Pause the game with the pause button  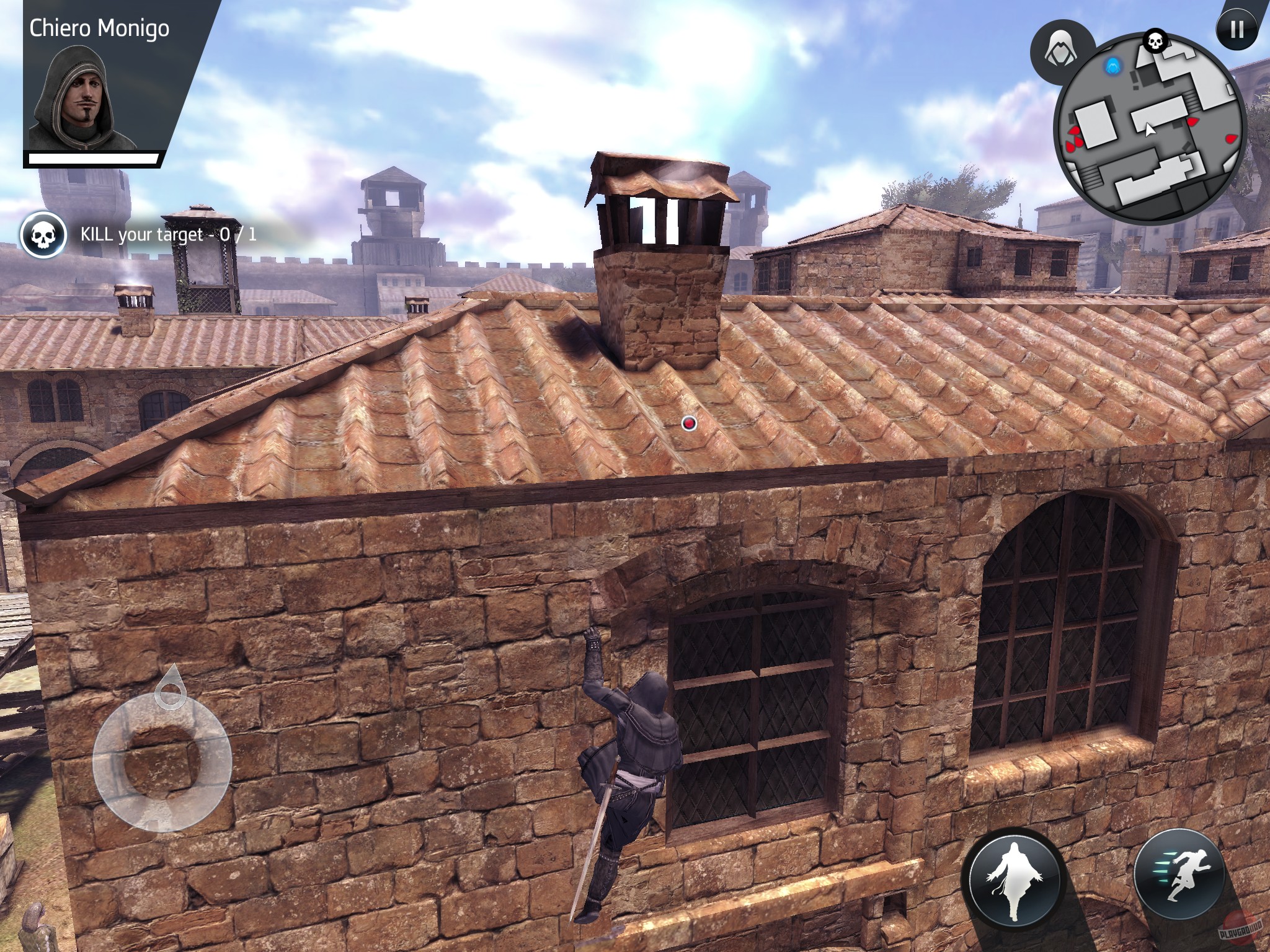point(1237,29)
